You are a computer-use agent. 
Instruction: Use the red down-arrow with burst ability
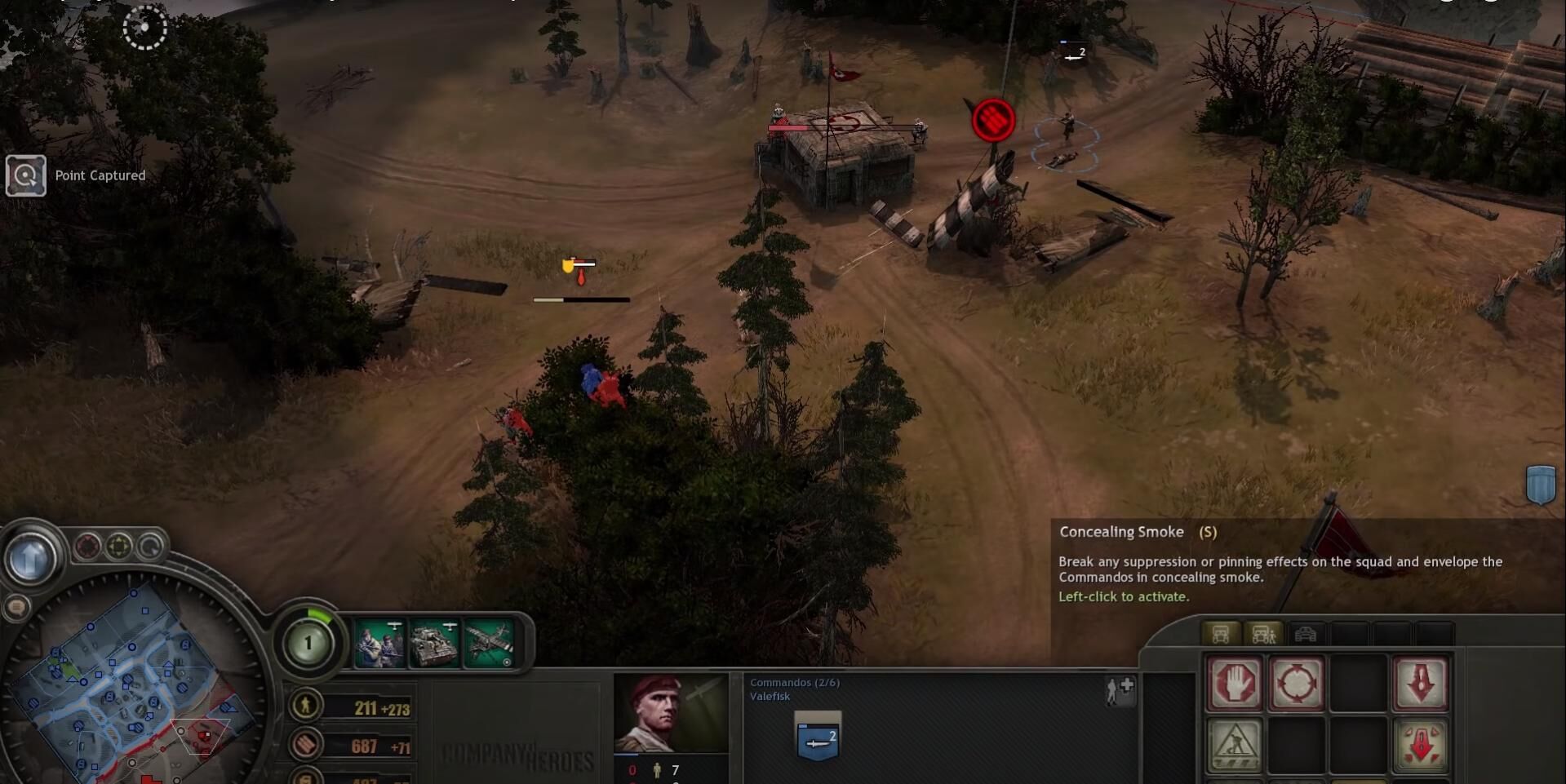click(1420, 745)
